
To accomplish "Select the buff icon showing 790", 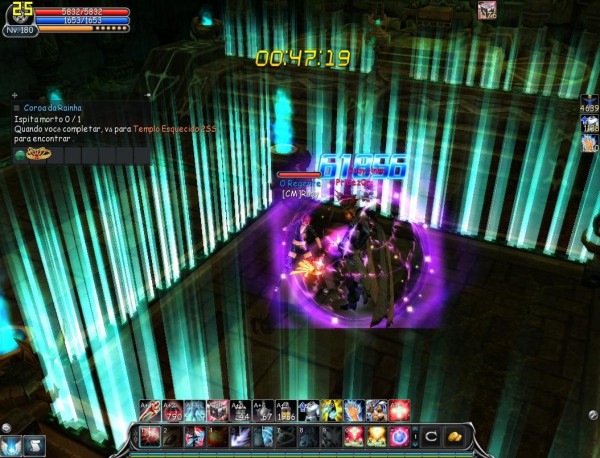I will (171, 409).
